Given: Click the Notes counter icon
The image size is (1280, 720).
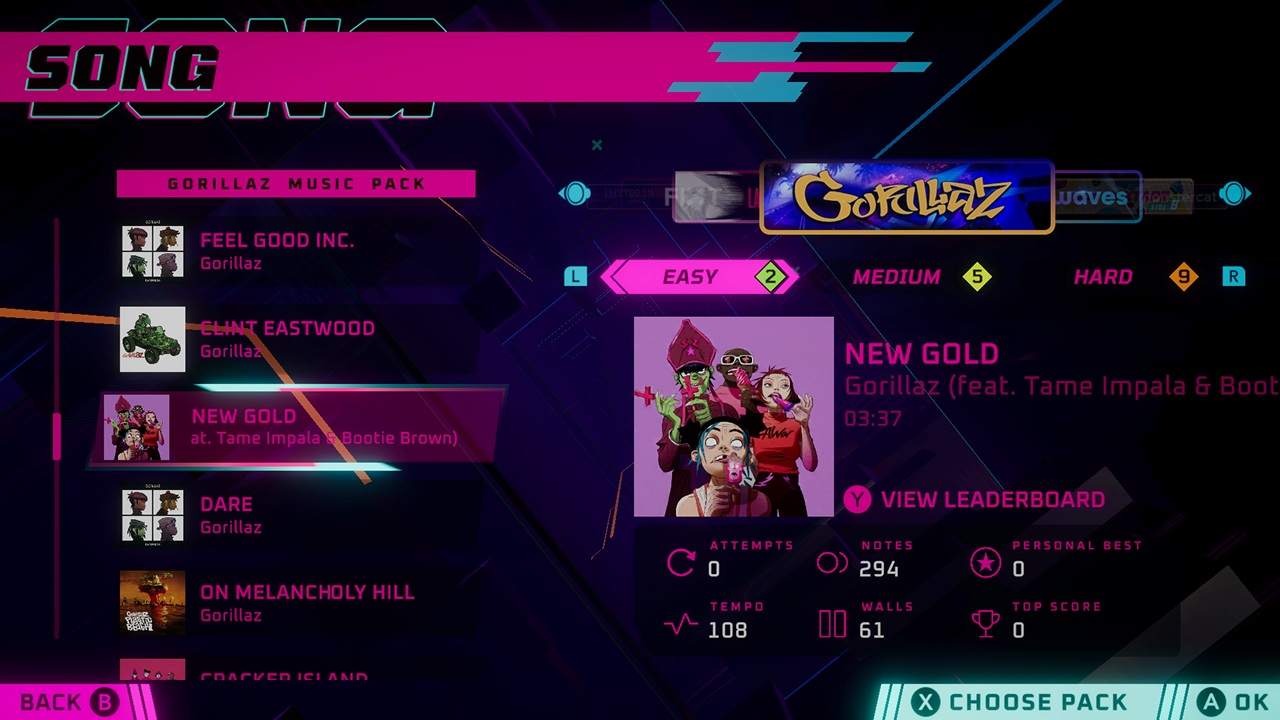Looking at the screenshot, I should point(832,564).
